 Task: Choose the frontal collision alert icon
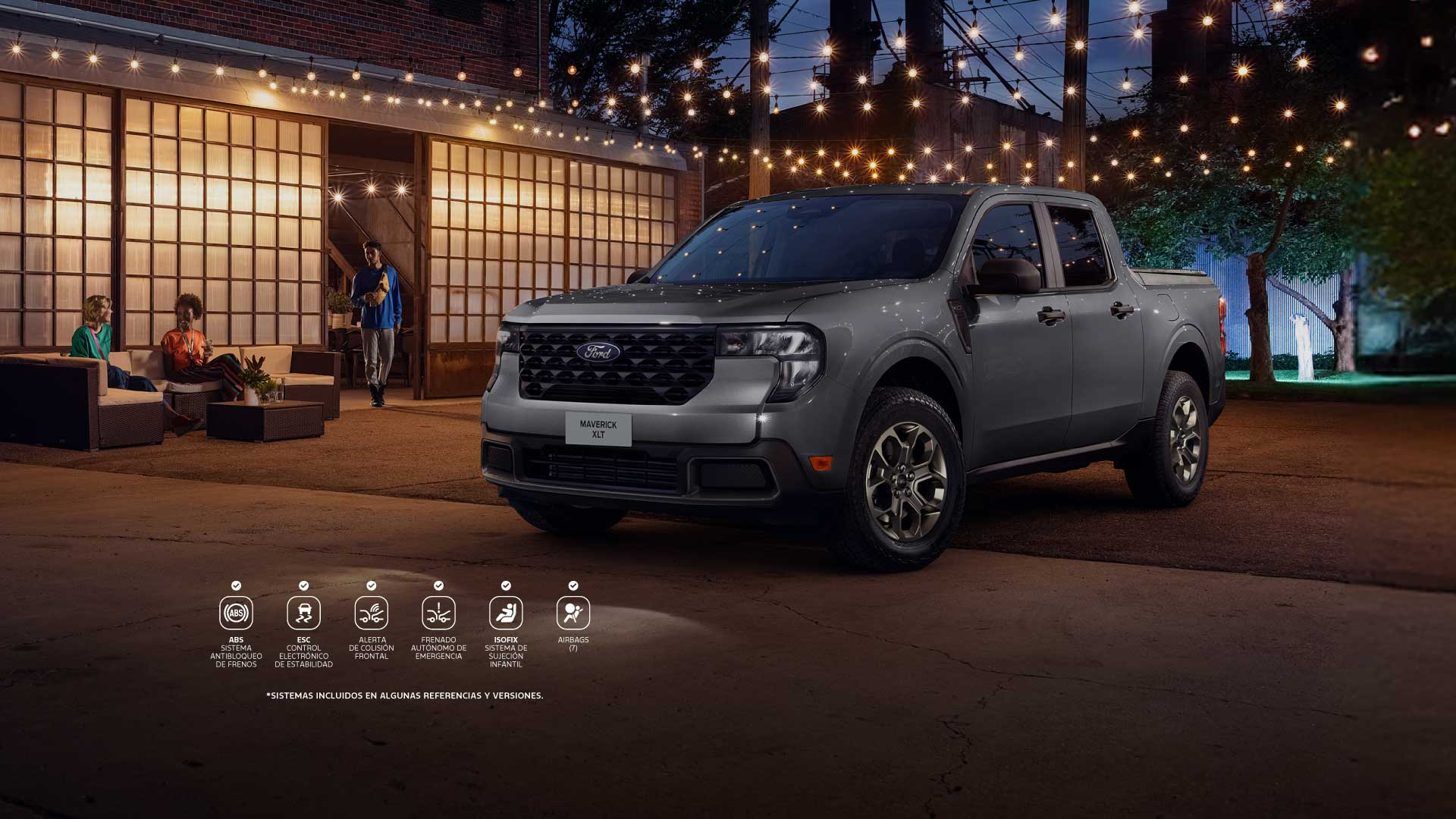point(371,613)
